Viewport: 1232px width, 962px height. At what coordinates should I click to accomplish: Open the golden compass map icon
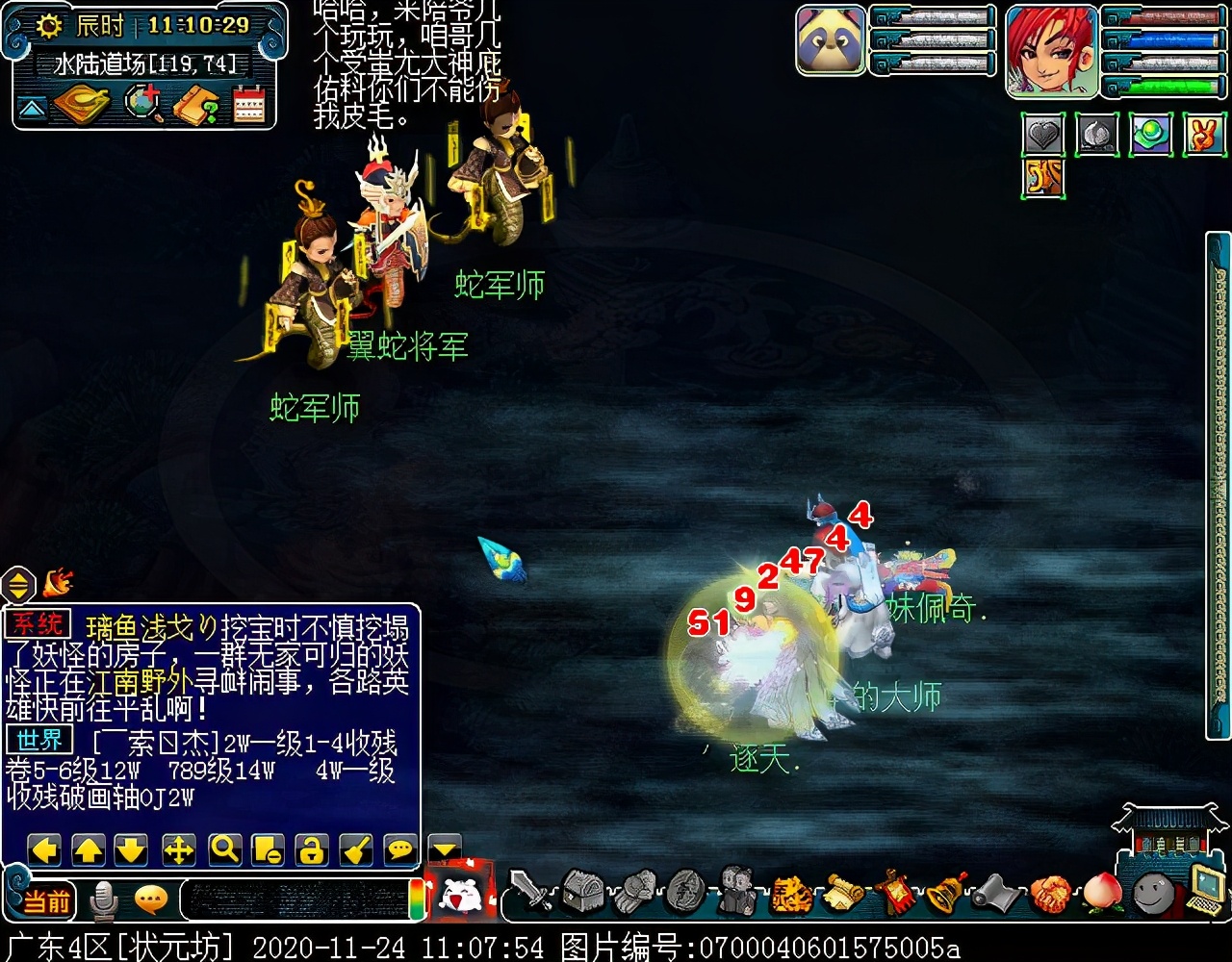81,105
